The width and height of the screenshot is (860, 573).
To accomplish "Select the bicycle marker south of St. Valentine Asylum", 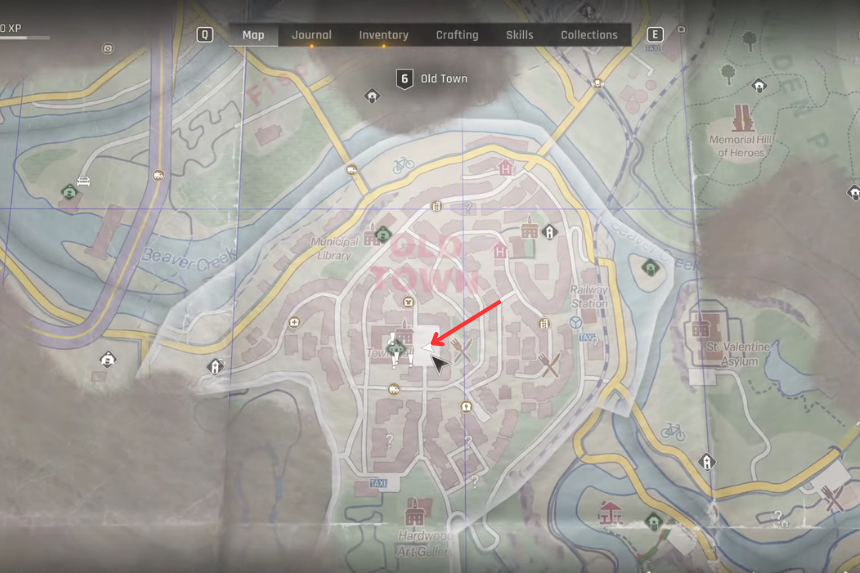I will pyautogui.click(x=674, y=432).
